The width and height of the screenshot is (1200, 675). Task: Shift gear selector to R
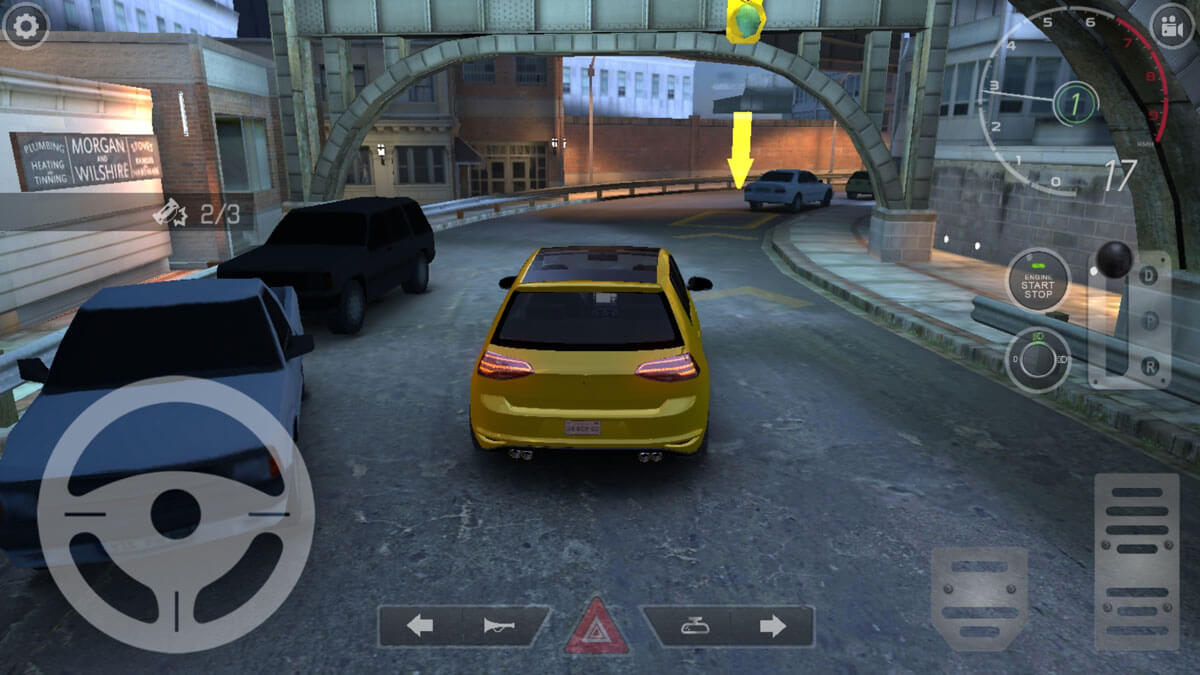coord(1151,368)
